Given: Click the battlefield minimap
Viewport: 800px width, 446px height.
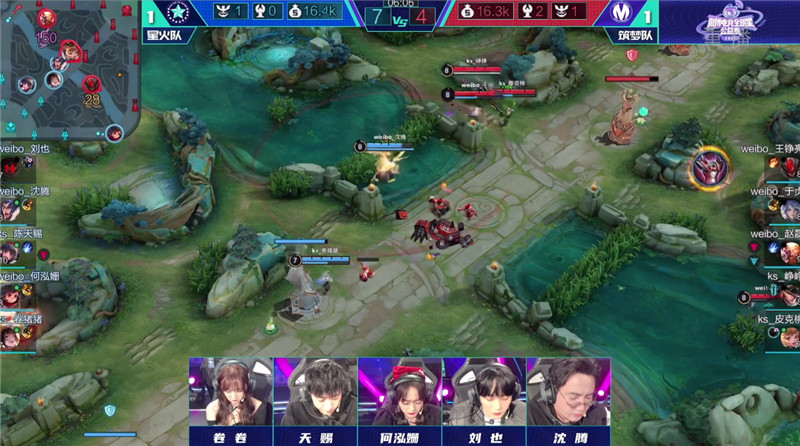Looking at the screenshot, I should (68, 72).
